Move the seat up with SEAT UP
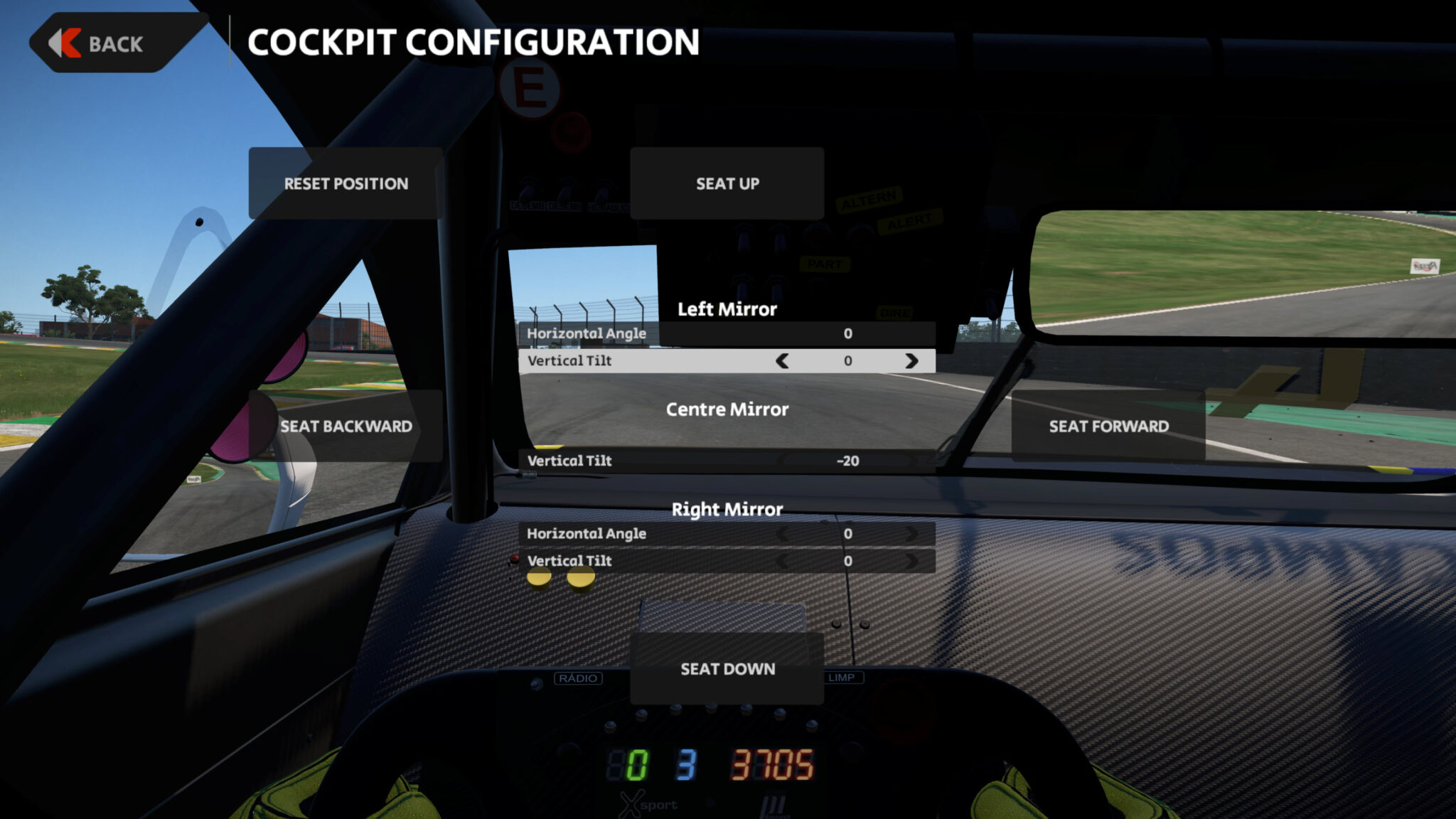The height and width of the screenshot is (819, 1456). pyautogui.click(x=727, y=183)
